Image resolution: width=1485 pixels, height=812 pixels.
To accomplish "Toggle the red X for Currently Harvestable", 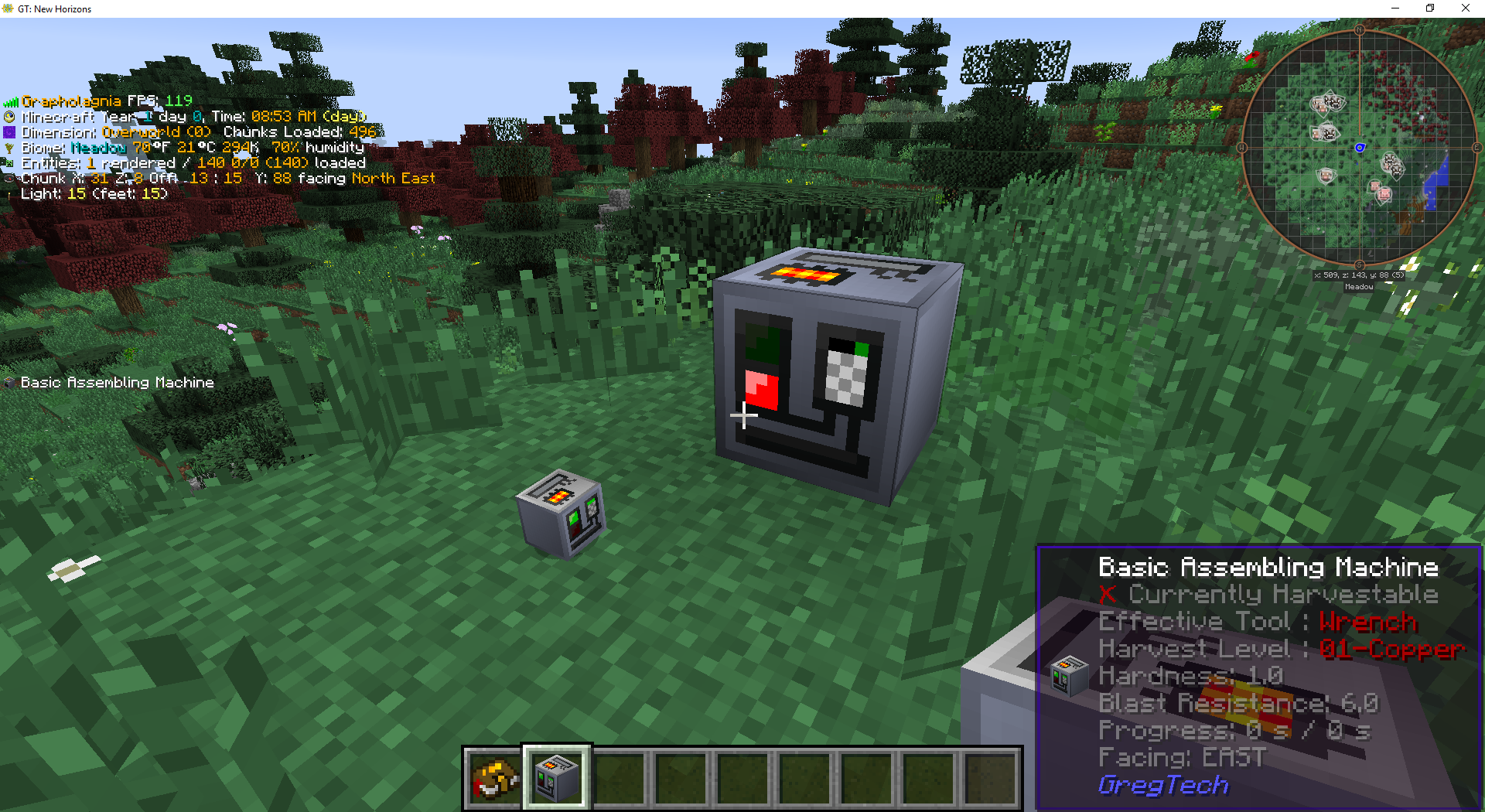I will click(x=1109, y=595).
